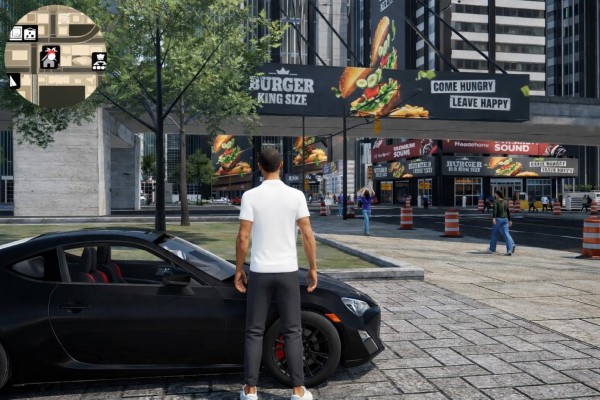The image size is (600, 400).
Task: Select the crown marker at minimap edge
Action: (99, 62)
